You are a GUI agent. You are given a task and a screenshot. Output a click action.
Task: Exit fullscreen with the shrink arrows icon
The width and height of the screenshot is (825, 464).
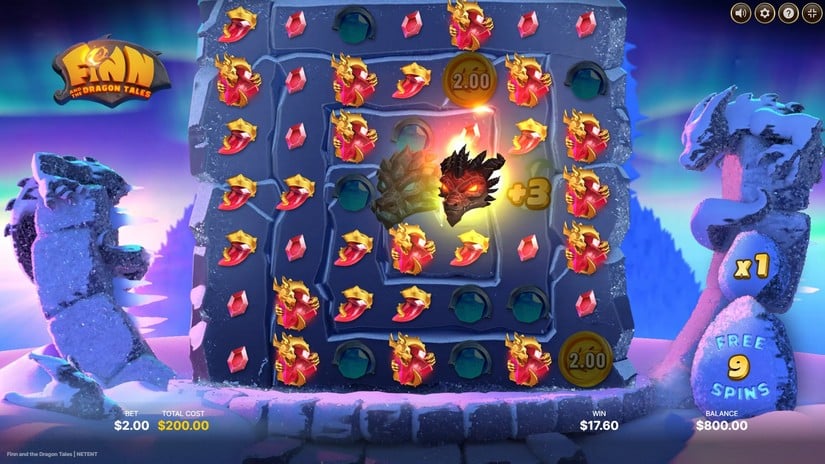coord(811,13)
